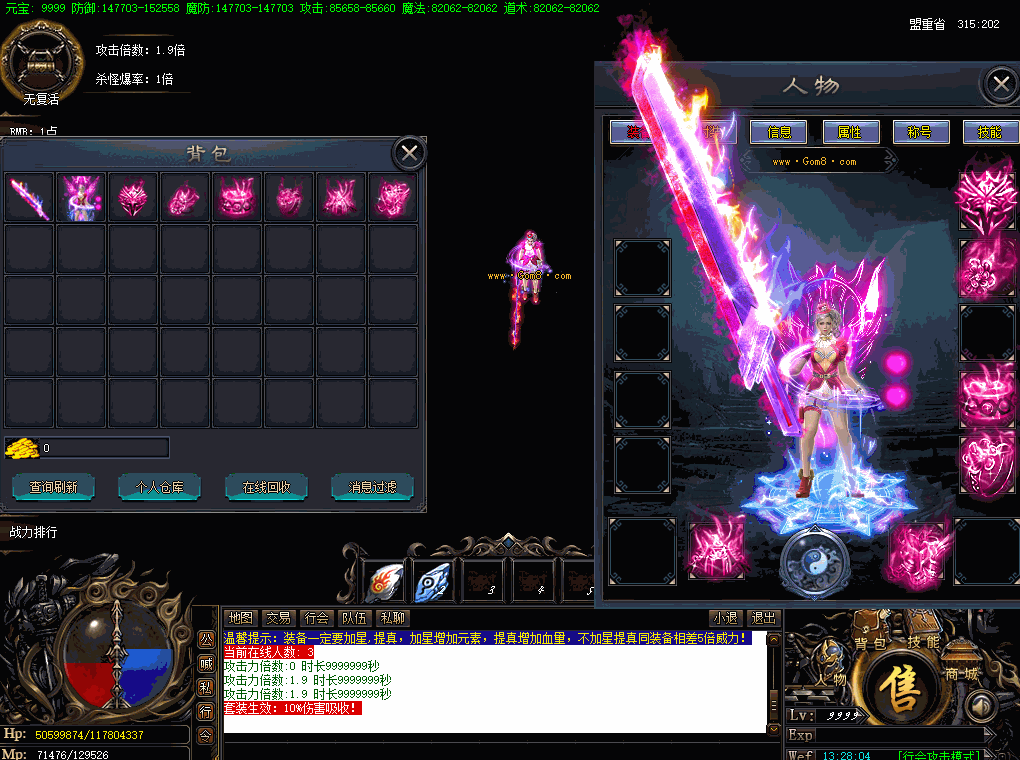The height and width of the screenshot is (760, 1020).
Task: Click the 查询刷新 button
Action: [x=60, y=487]
